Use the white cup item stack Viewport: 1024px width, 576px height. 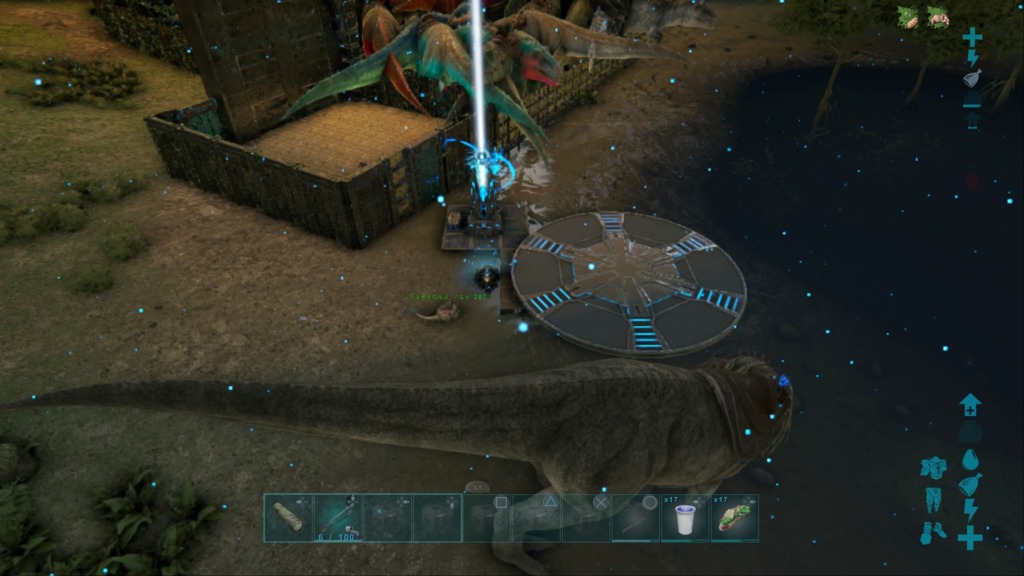[x=685, y=518]
